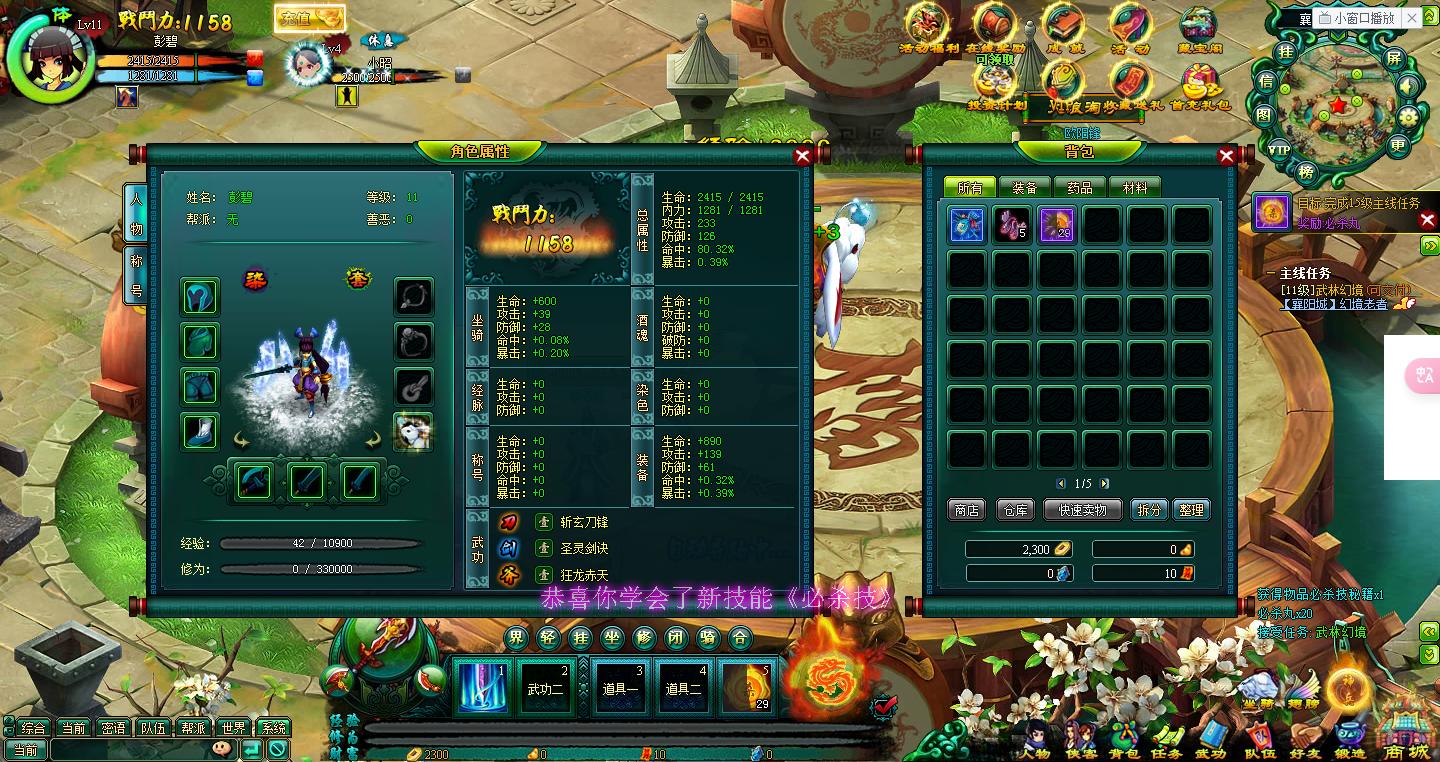Open the 商城 mall
This screenshot has width=1440, height=762.
click(x=1406, y=735)
